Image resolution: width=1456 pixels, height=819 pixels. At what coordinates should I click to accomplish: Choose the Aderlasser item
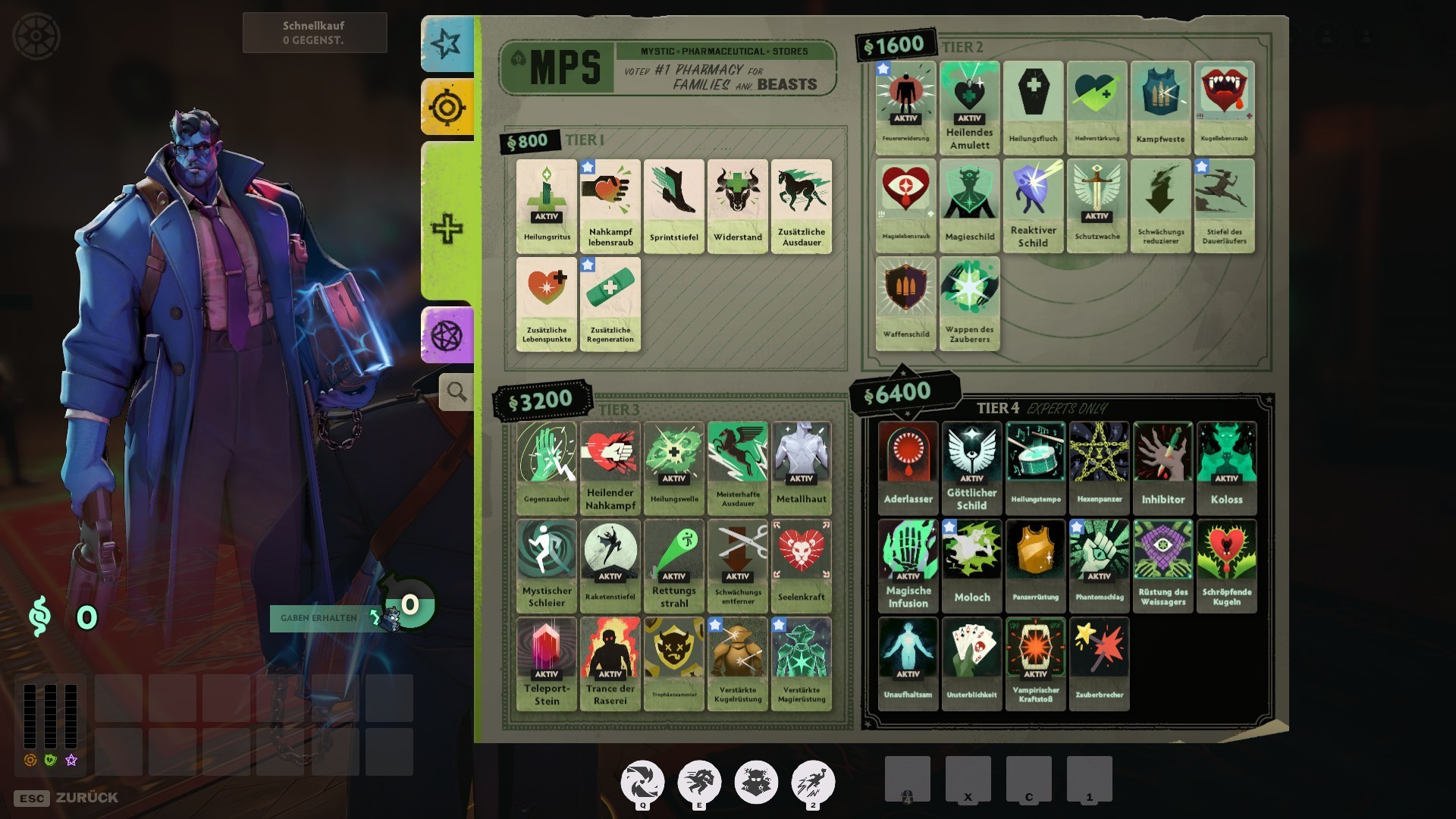908,468
